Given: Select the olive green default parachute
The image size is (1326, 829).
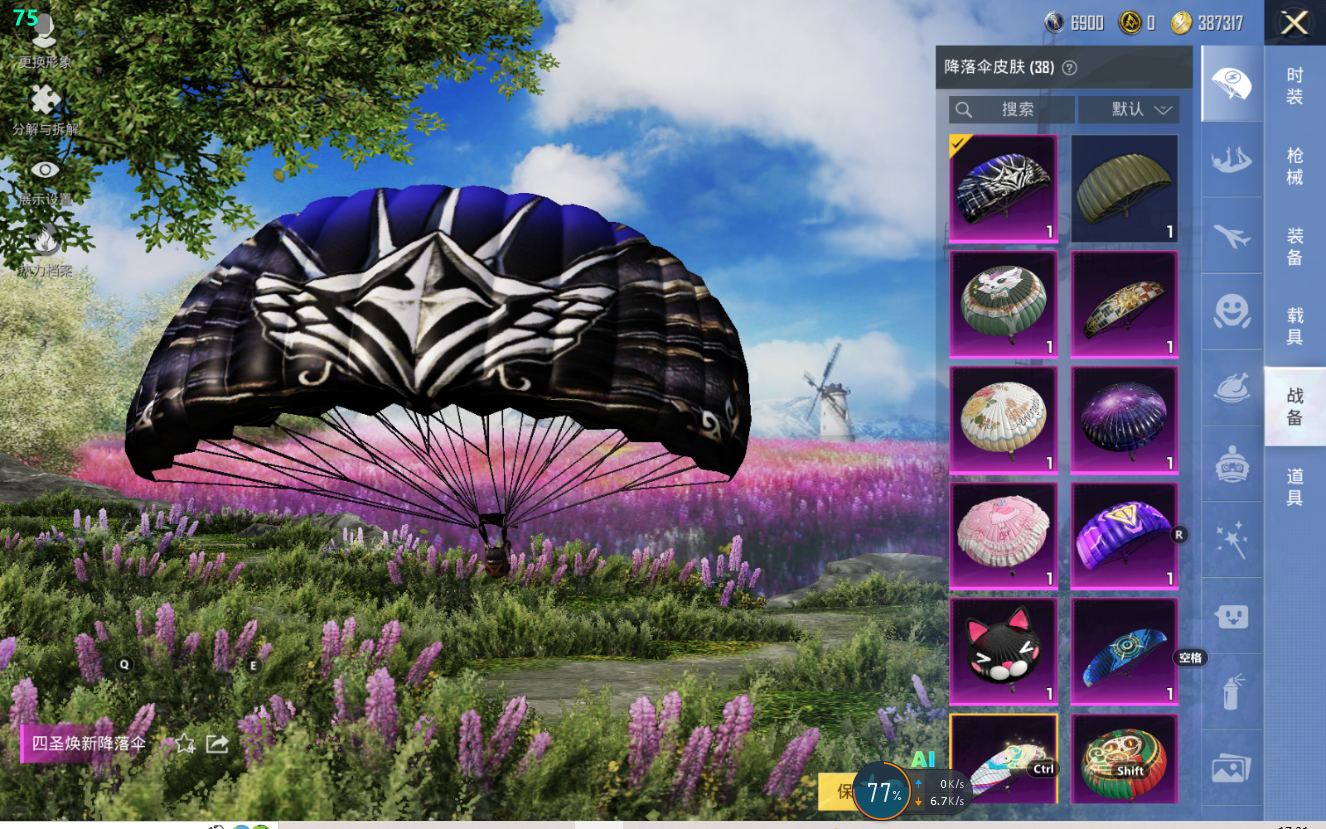Looking at the screenshot, I should tap(1124, 189).
